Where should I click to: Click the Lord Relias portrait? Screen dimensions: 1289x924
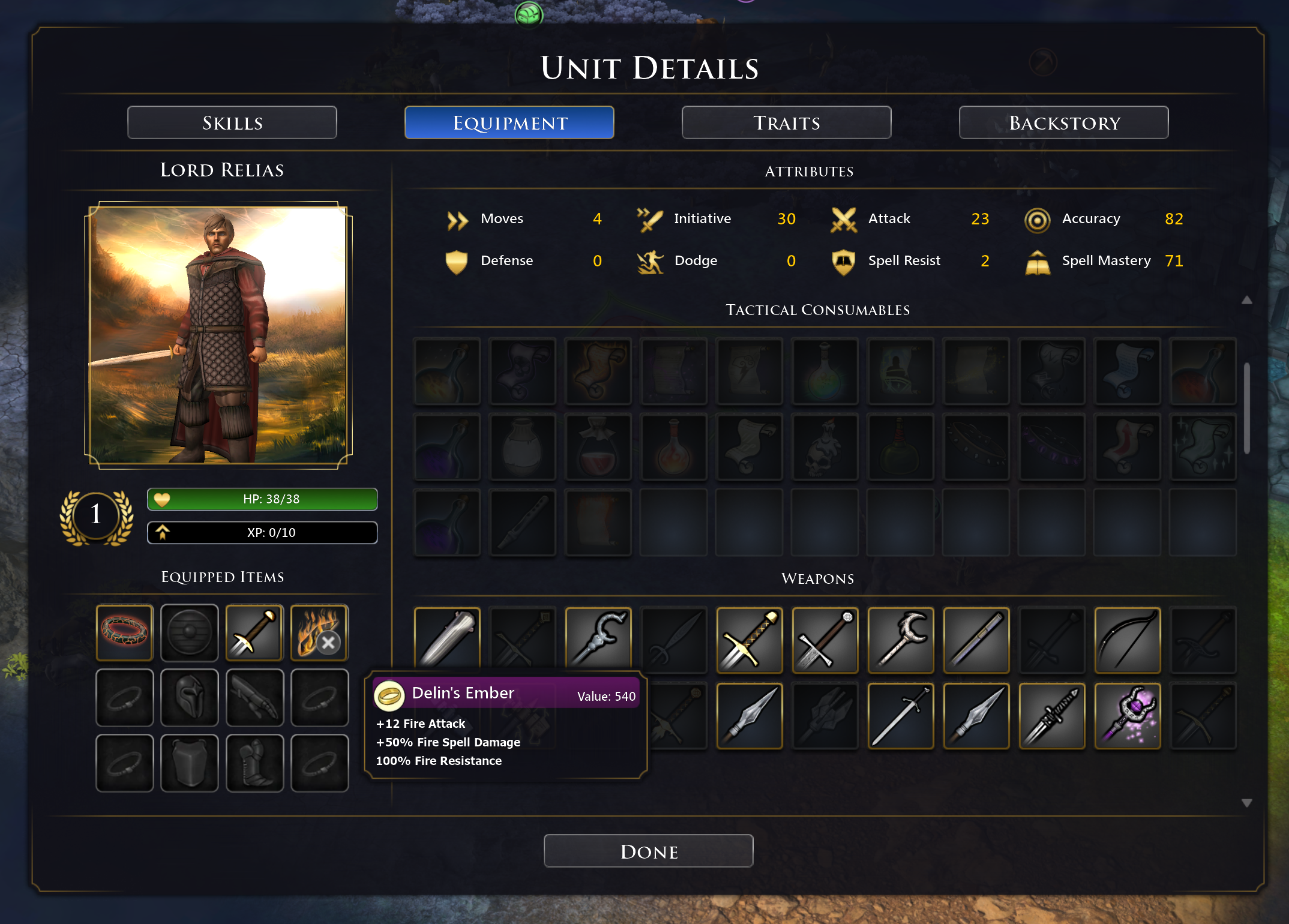coord(218,335)
